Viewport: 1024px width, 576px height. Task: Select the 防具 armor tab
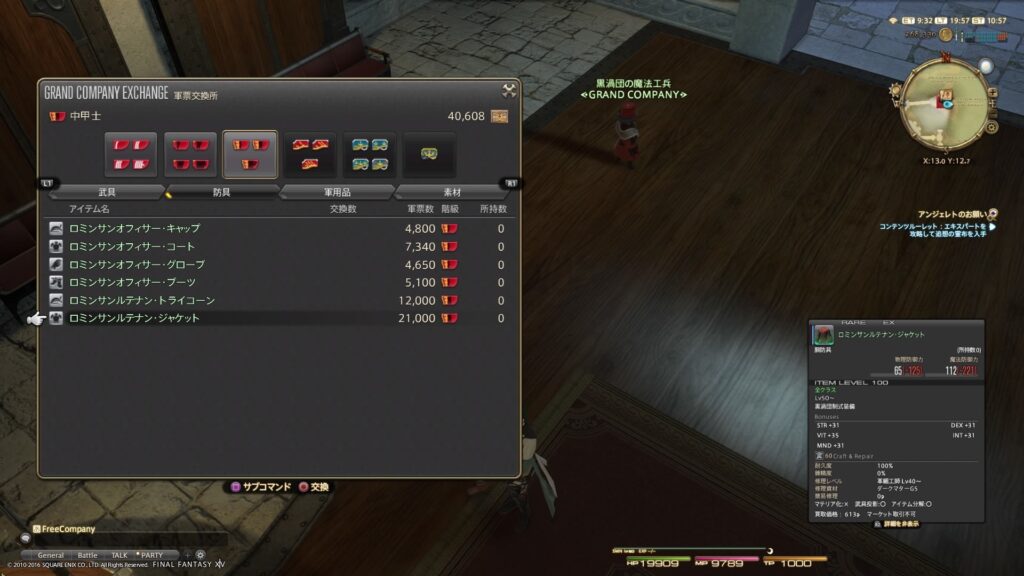pyautogui.click(x=221, y=192)
